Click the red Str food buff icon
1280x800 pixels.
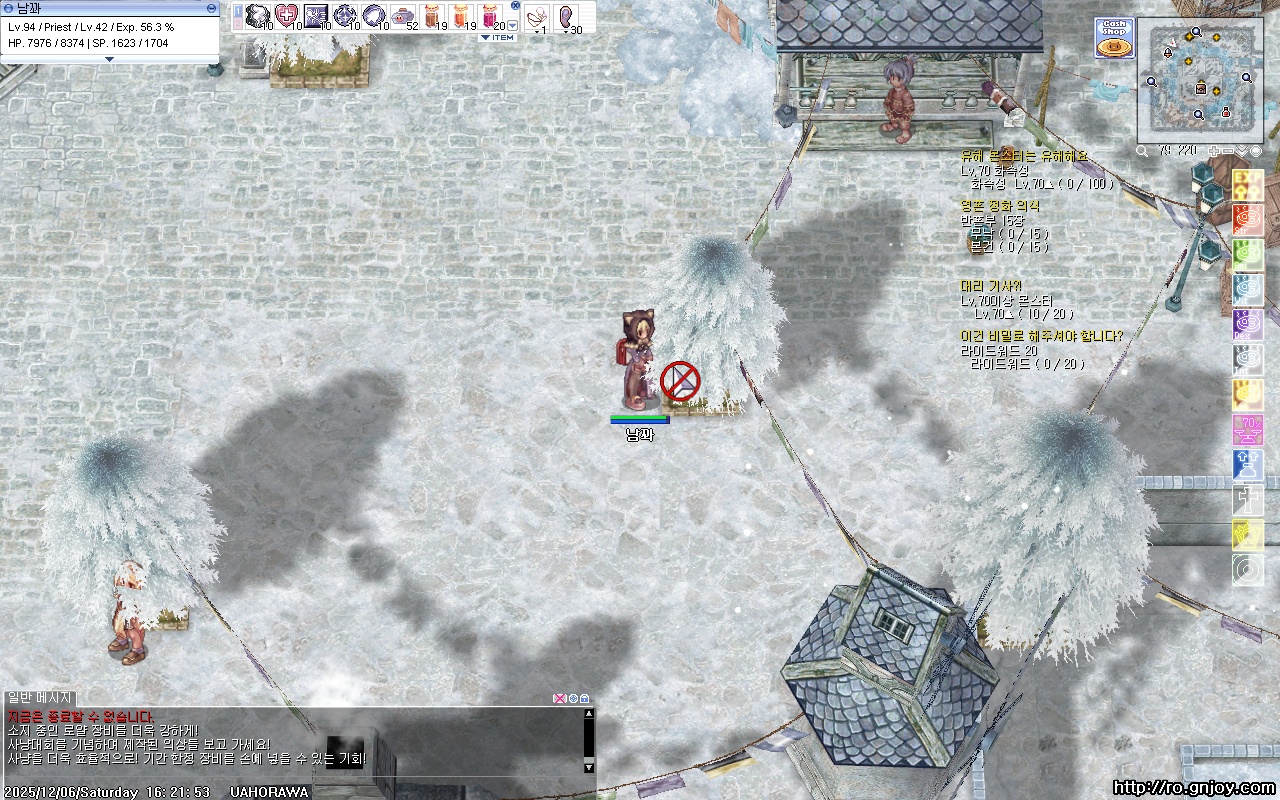1247,219
